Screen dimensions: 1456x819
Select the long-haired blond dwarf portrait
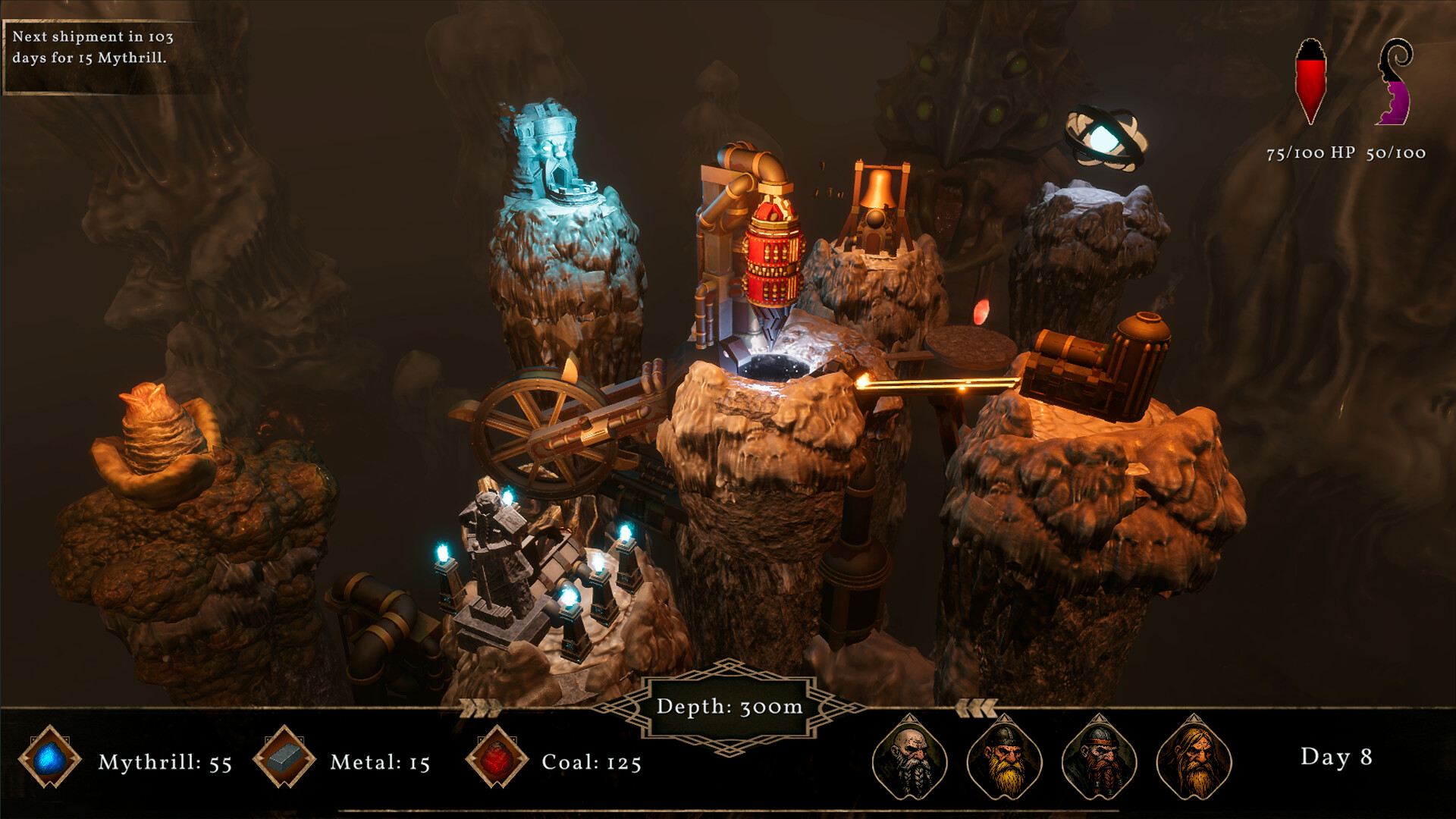tap(1194, 758)
